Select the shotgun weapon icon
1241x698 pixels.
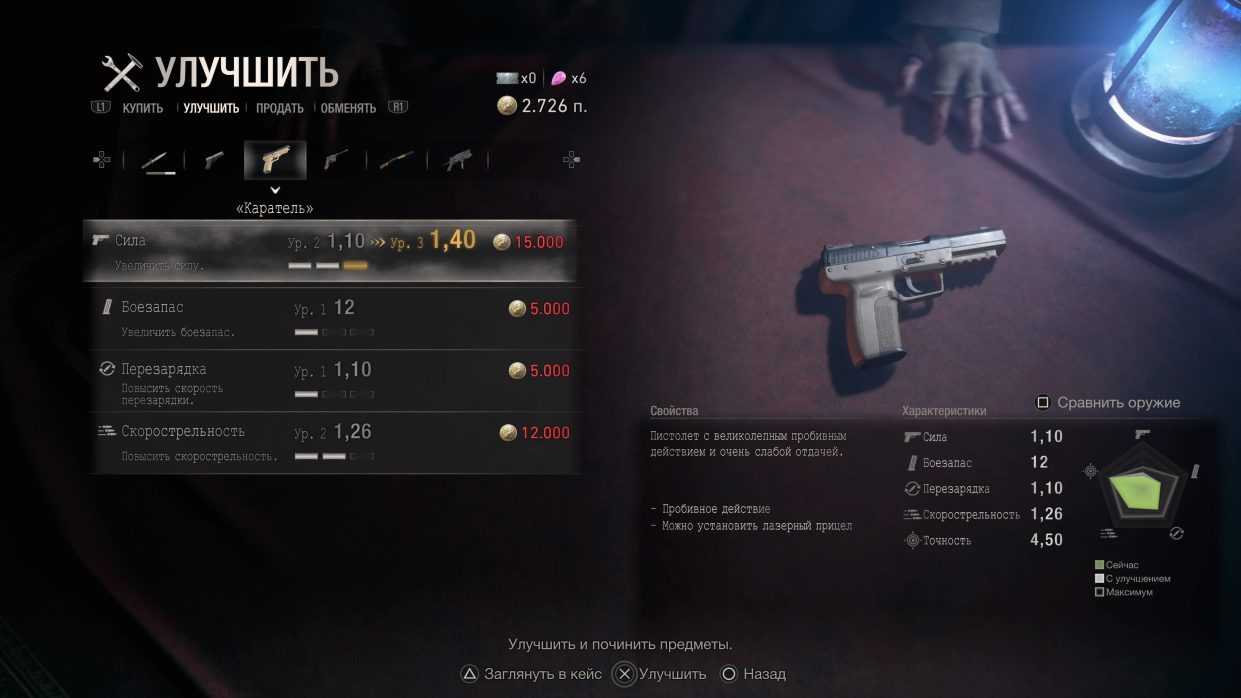coord(397,161)
